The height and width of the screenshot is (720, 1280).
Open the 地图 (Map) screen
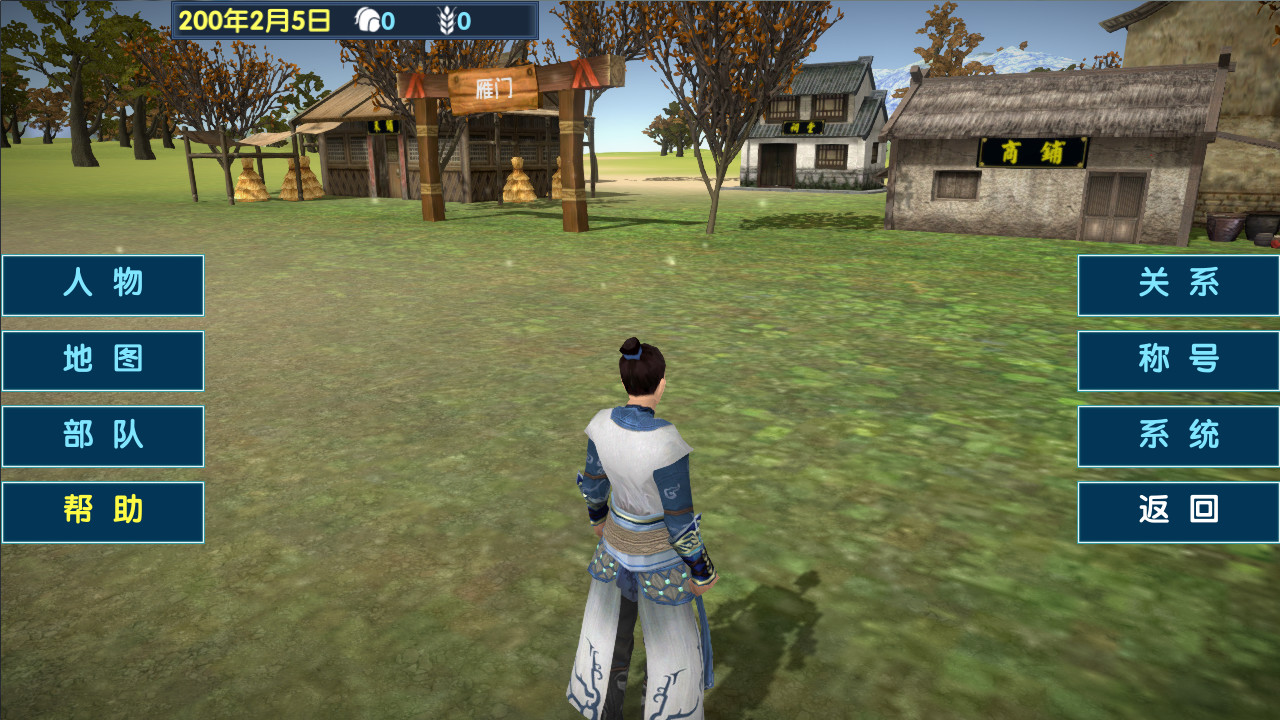[102, 361]
